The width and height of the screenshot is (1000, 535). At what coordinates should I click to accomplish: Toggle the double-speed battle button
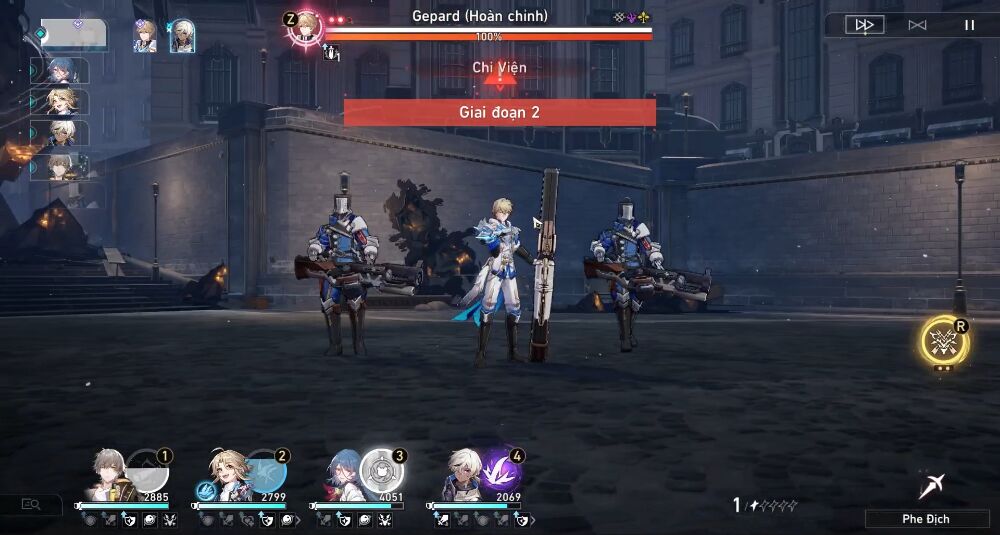865,25
